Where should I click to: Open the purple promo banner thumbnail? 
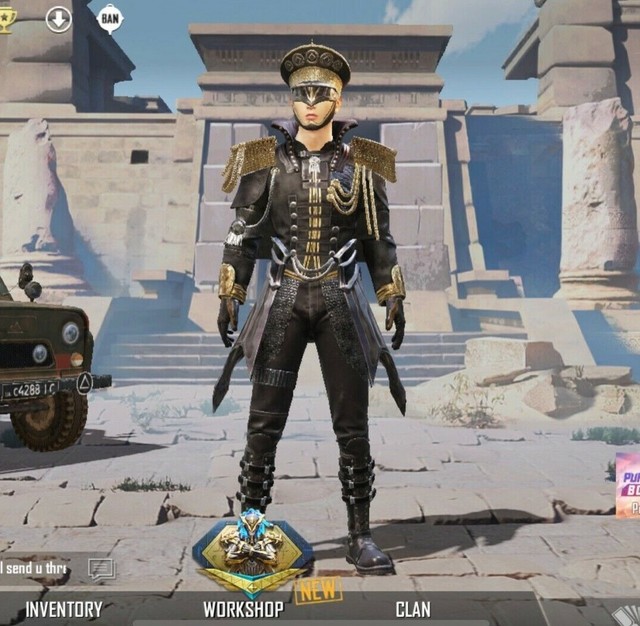[x=628, y=485]
